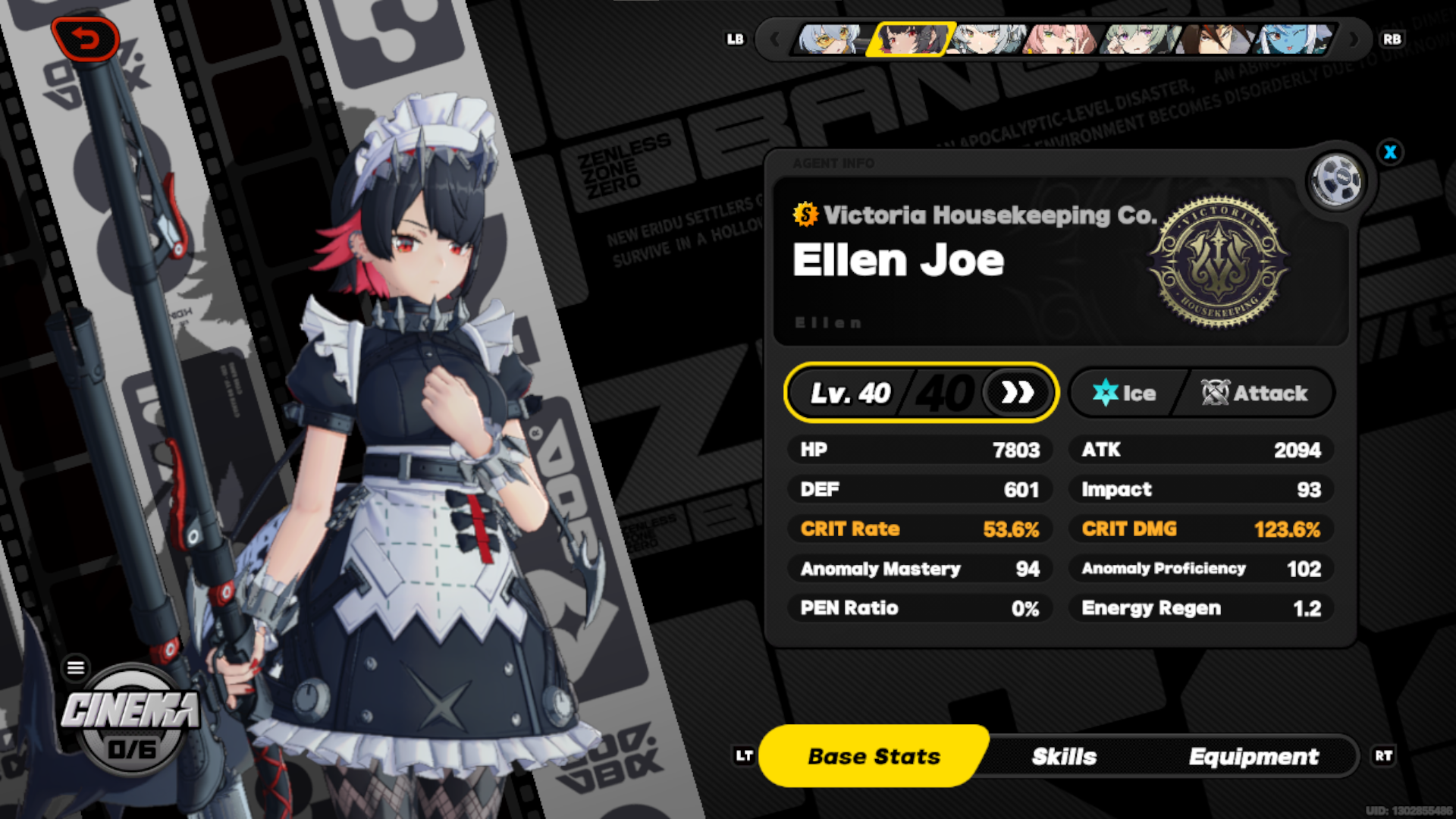1456x819 pixels.
Task: Click the left arrow on the character carousel
Action: [x=774, y=39]
